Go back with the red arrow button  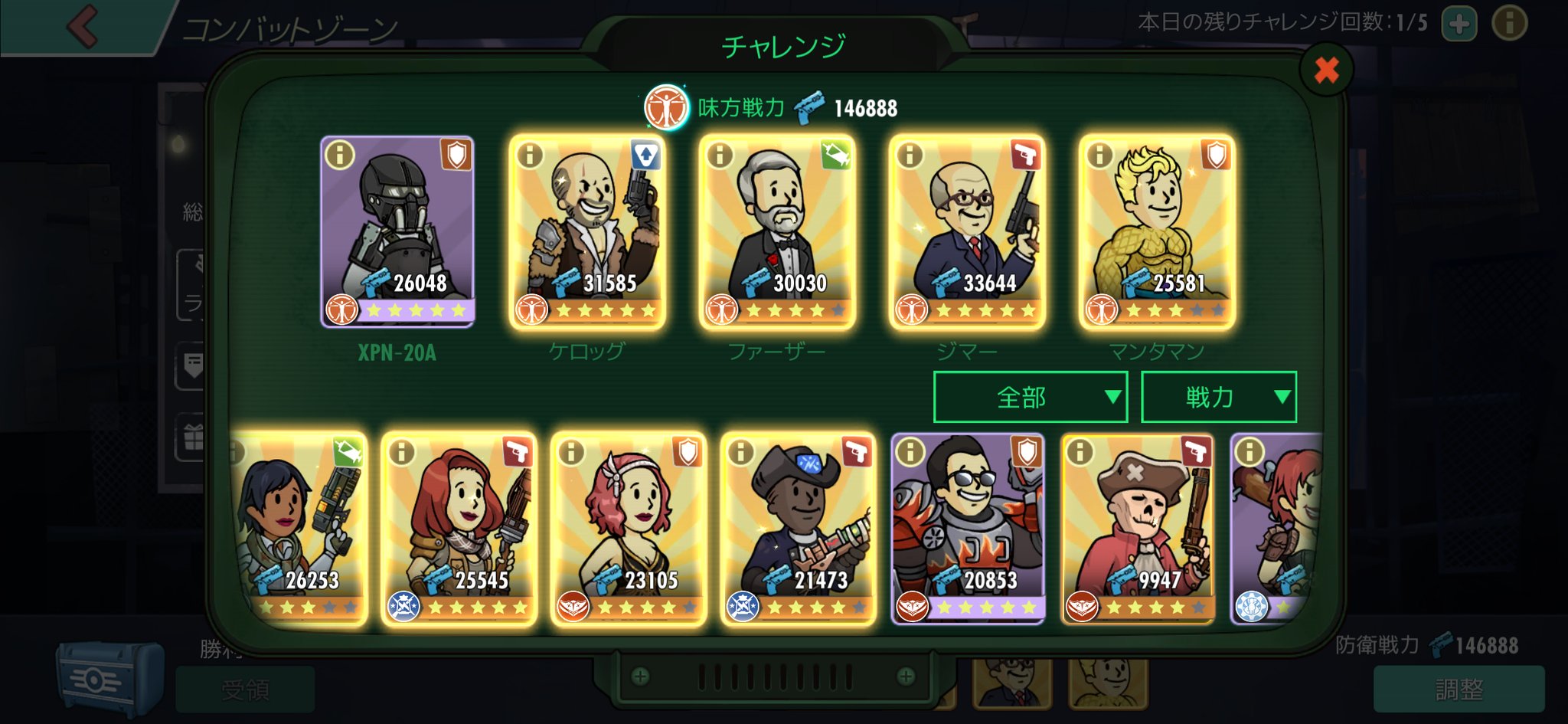pyautogui.click(x=83, y=26)
